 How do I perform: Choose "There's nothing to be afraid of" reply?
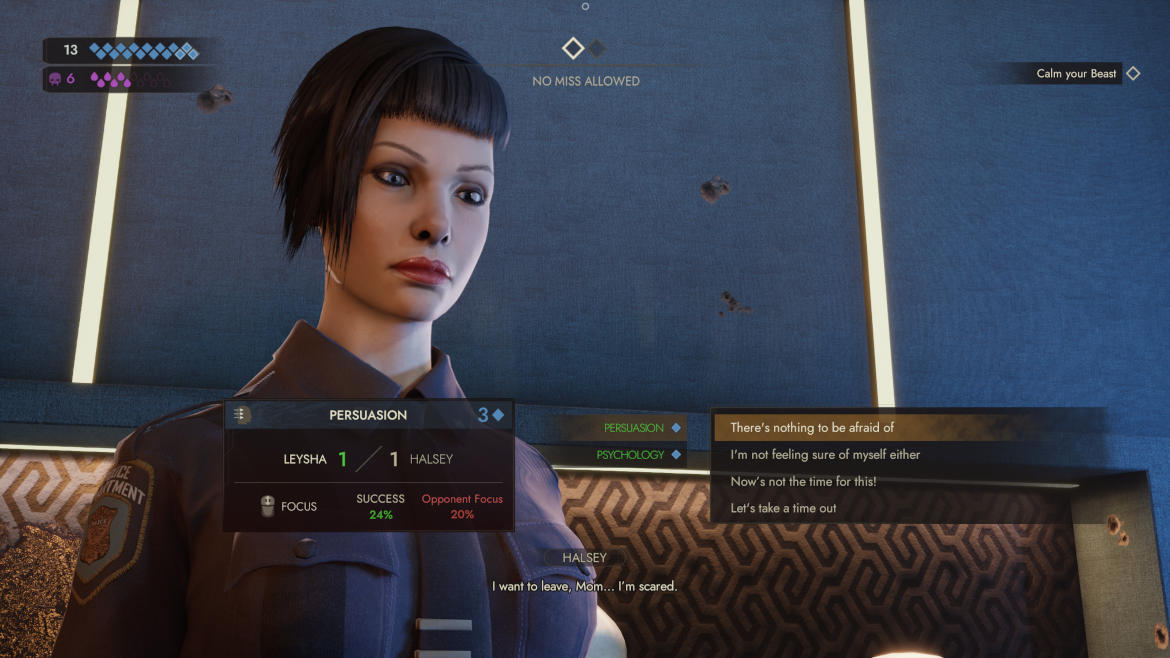(x=812, y=428)
